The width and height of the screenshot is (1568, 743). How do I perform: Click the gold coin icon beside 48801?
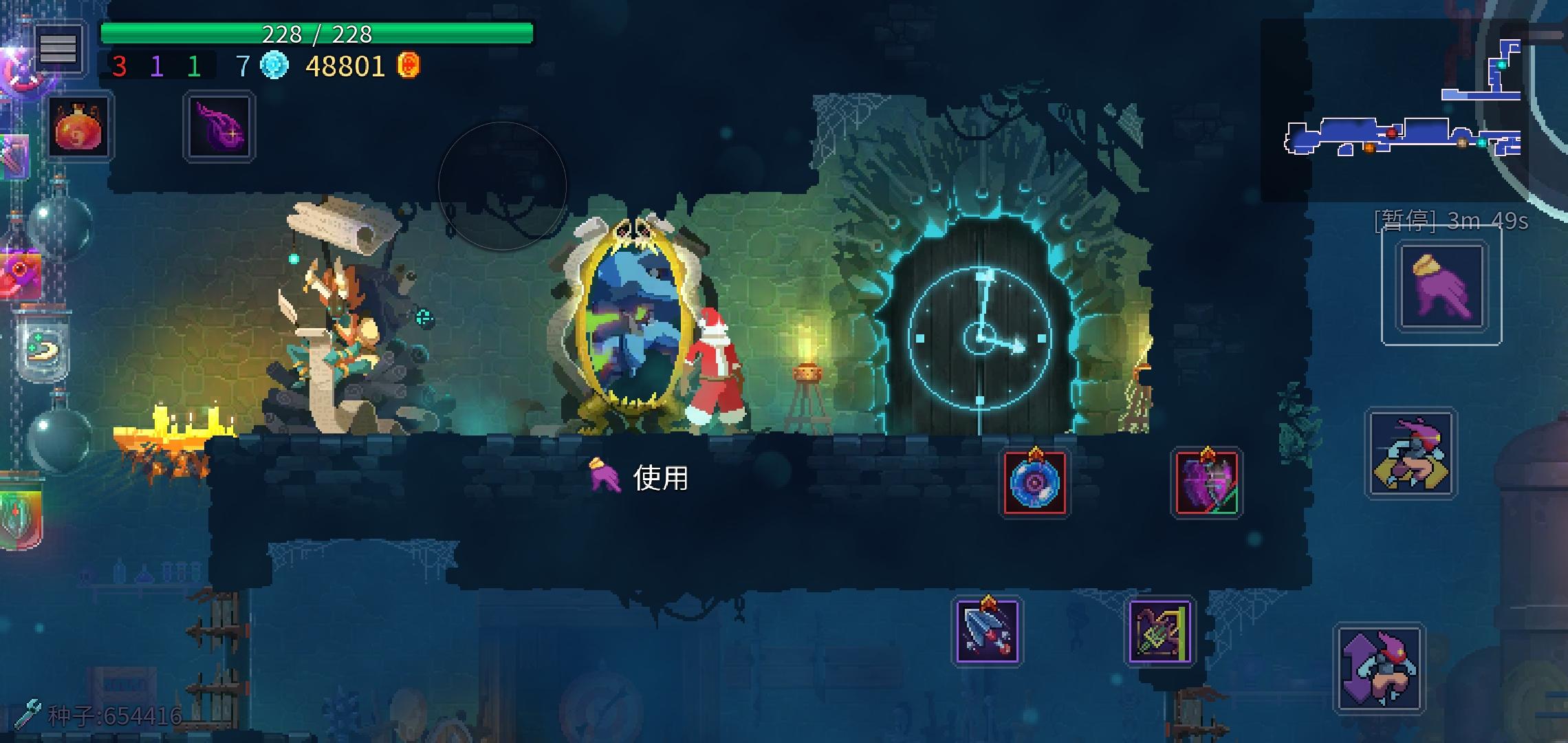409,67
